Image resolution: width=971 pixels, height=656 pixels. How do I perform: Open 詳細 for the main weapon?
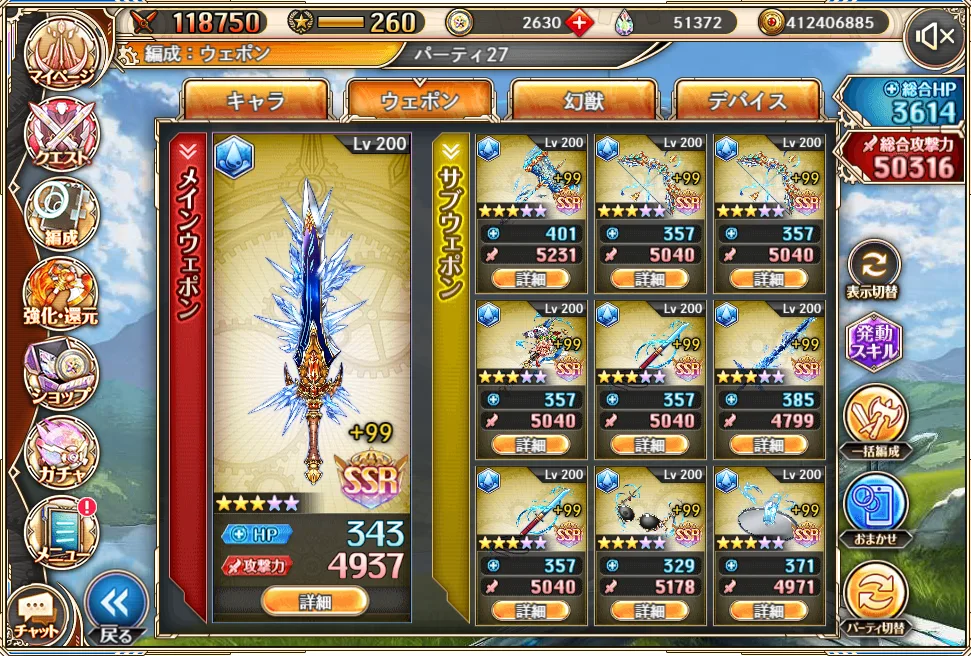tap(314, 600)
